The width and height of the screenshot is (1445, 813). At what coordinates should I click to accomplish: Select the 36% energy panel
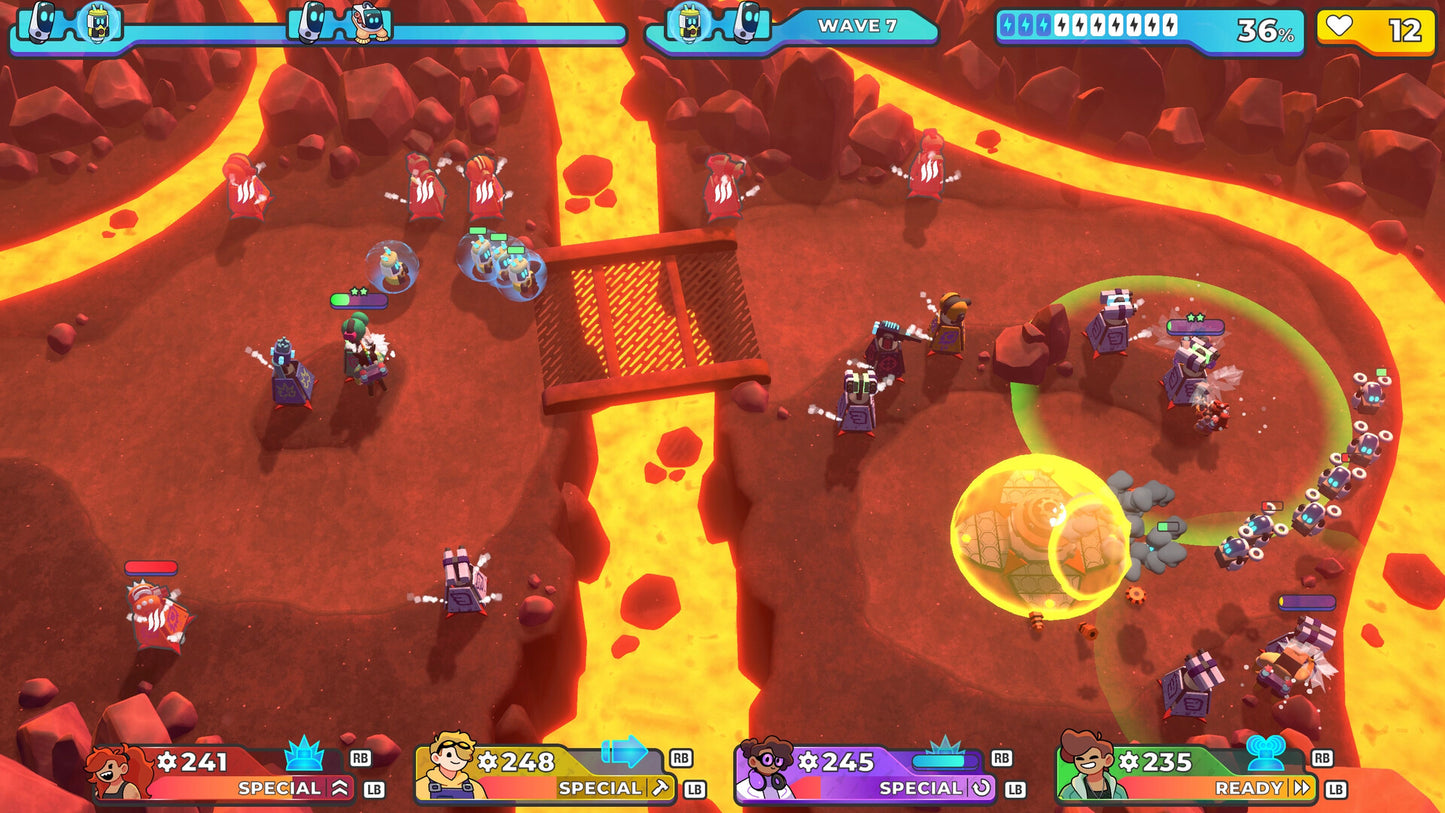tap(1145, 30)
